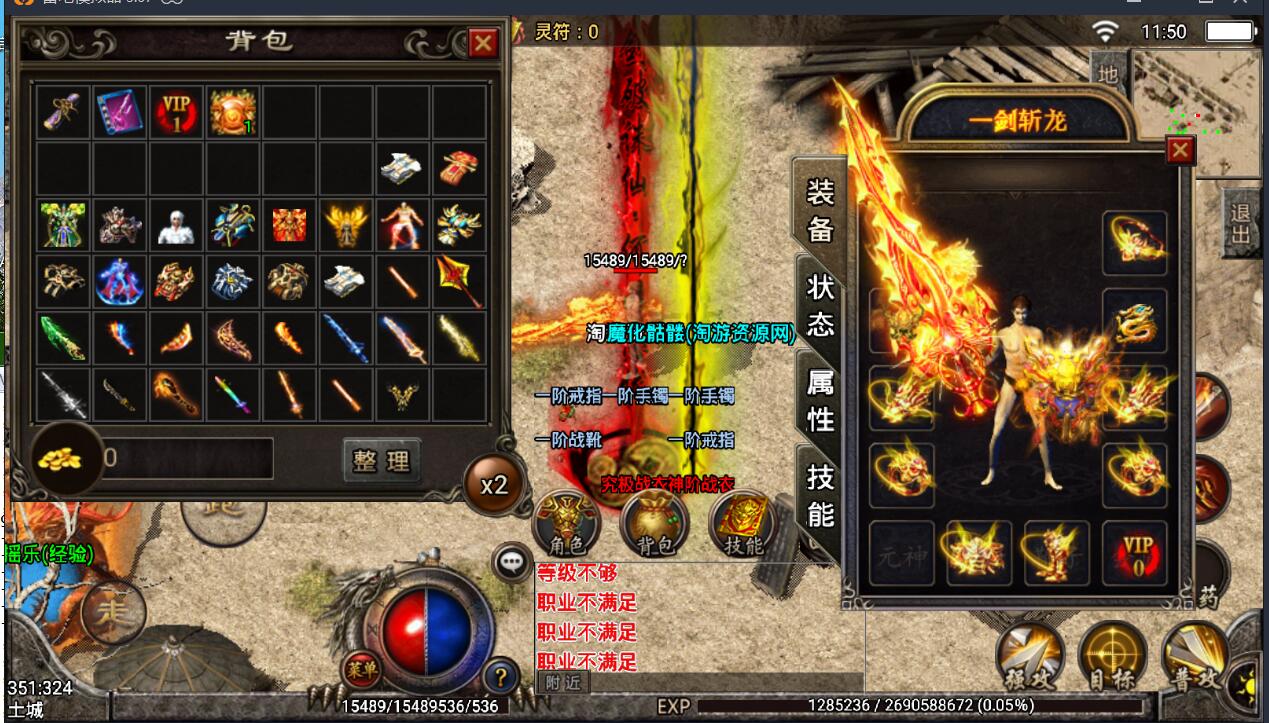The image size is (1269, 723).
Task: Select the VIP 0 equipment slot
Action: 1135,553
